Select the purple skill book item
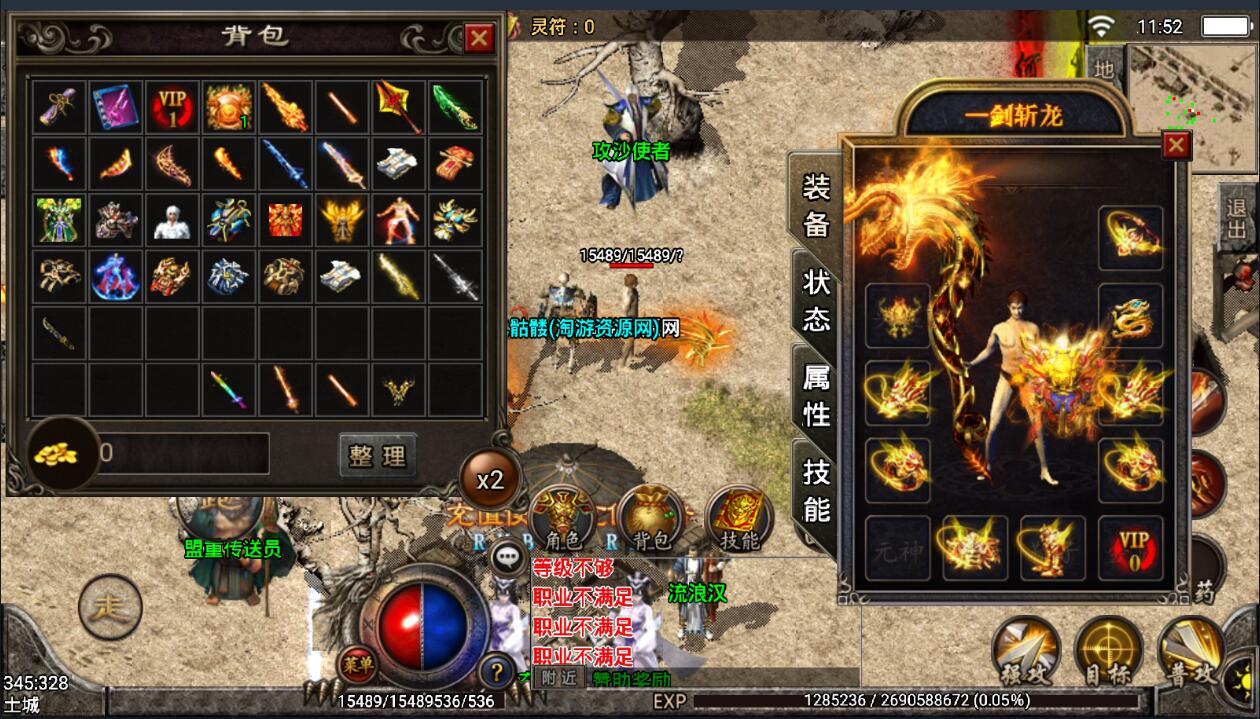This screenshot has width=1260, height=719. [117, 107]
